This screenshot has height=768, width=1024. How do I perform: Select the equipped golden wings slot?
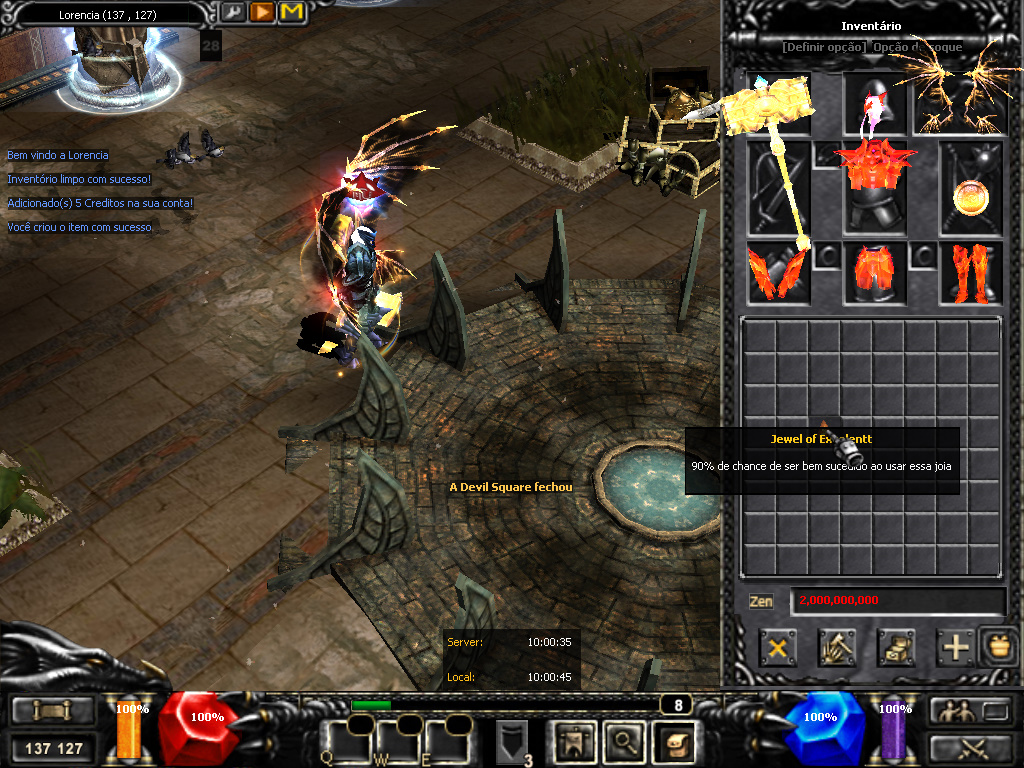tap(956, 102)
